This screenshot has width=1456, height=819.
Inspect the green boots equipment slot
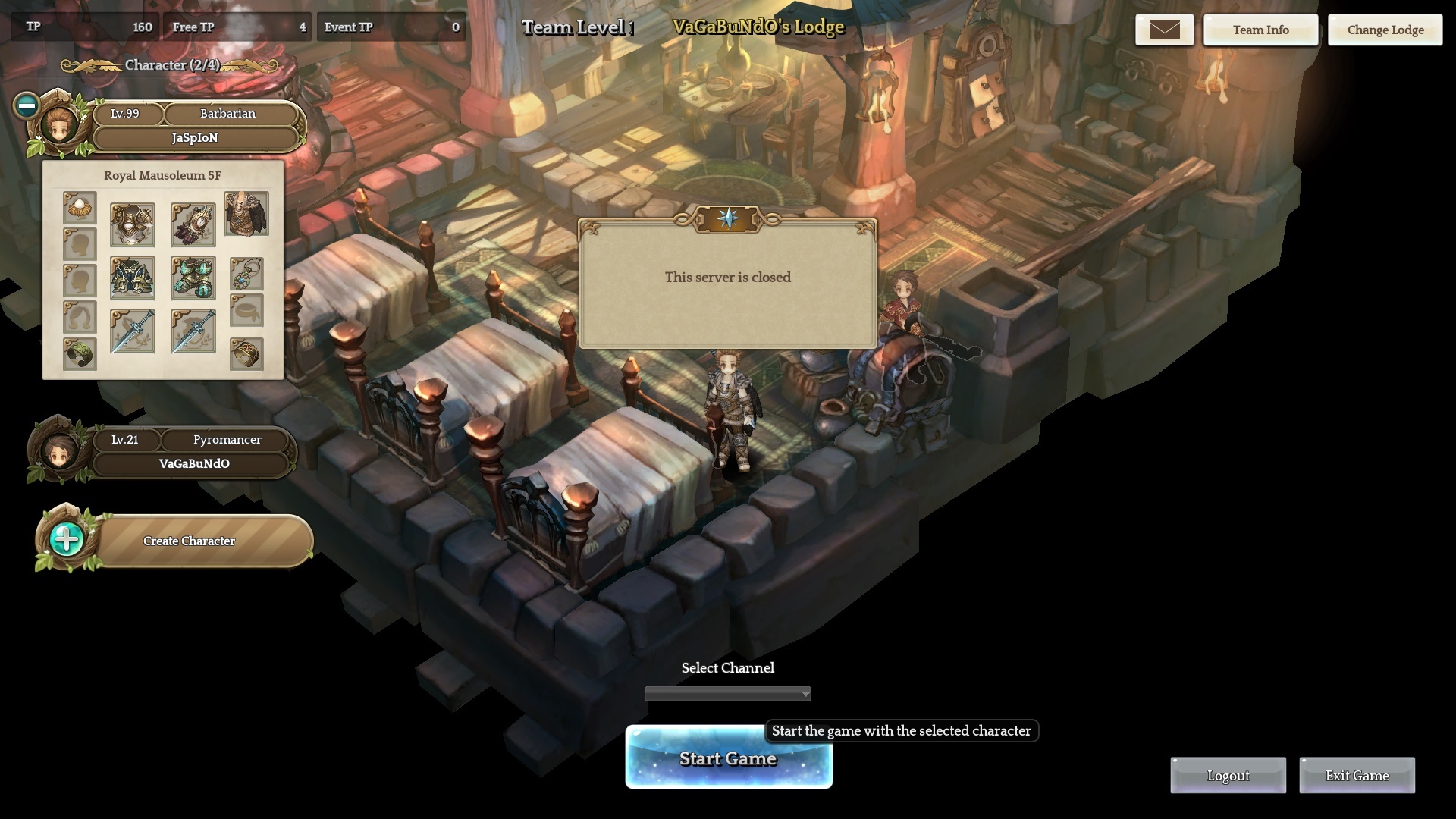click(193, 278)
